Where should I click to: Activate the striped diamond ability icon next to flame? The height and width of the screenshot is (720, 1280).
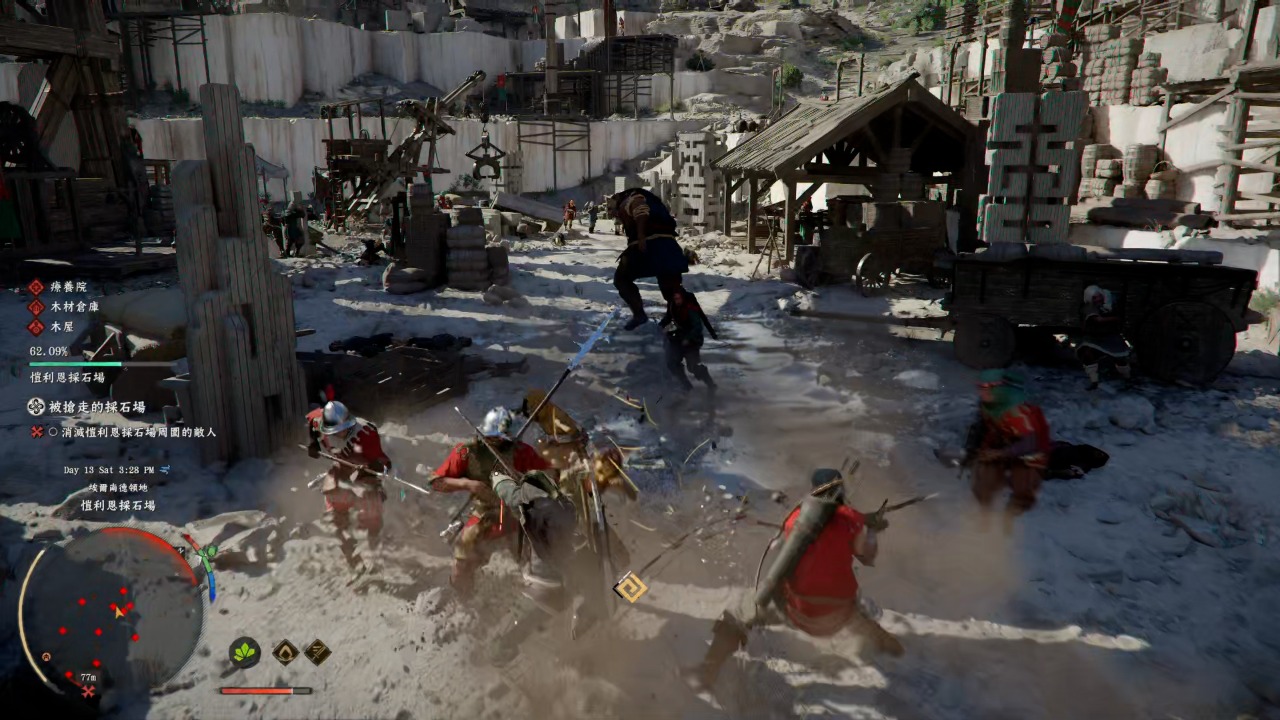point(317,652)
